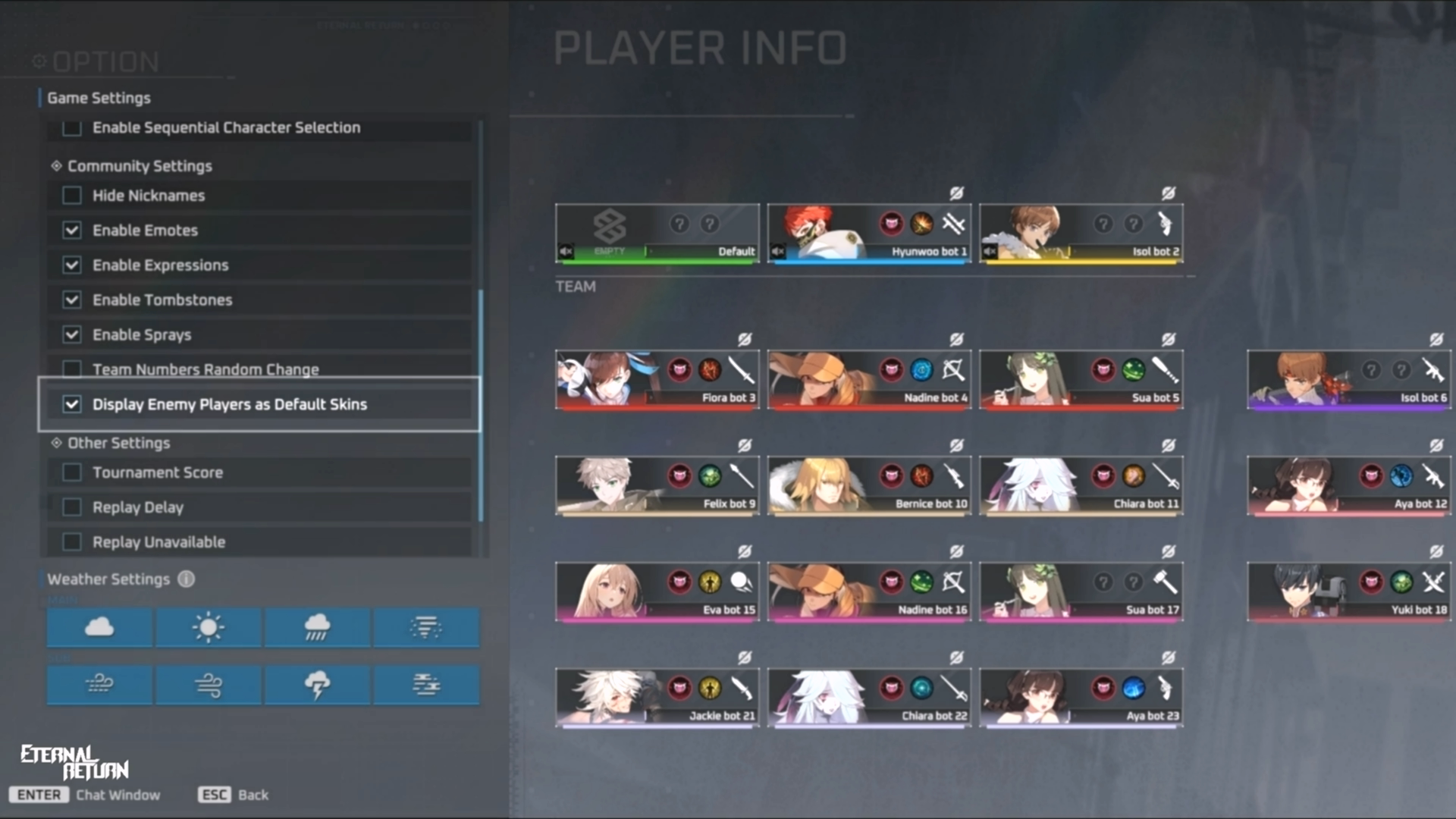Turn off Enable Sprays
This screenshot has height=819, width=1456.
72,335
